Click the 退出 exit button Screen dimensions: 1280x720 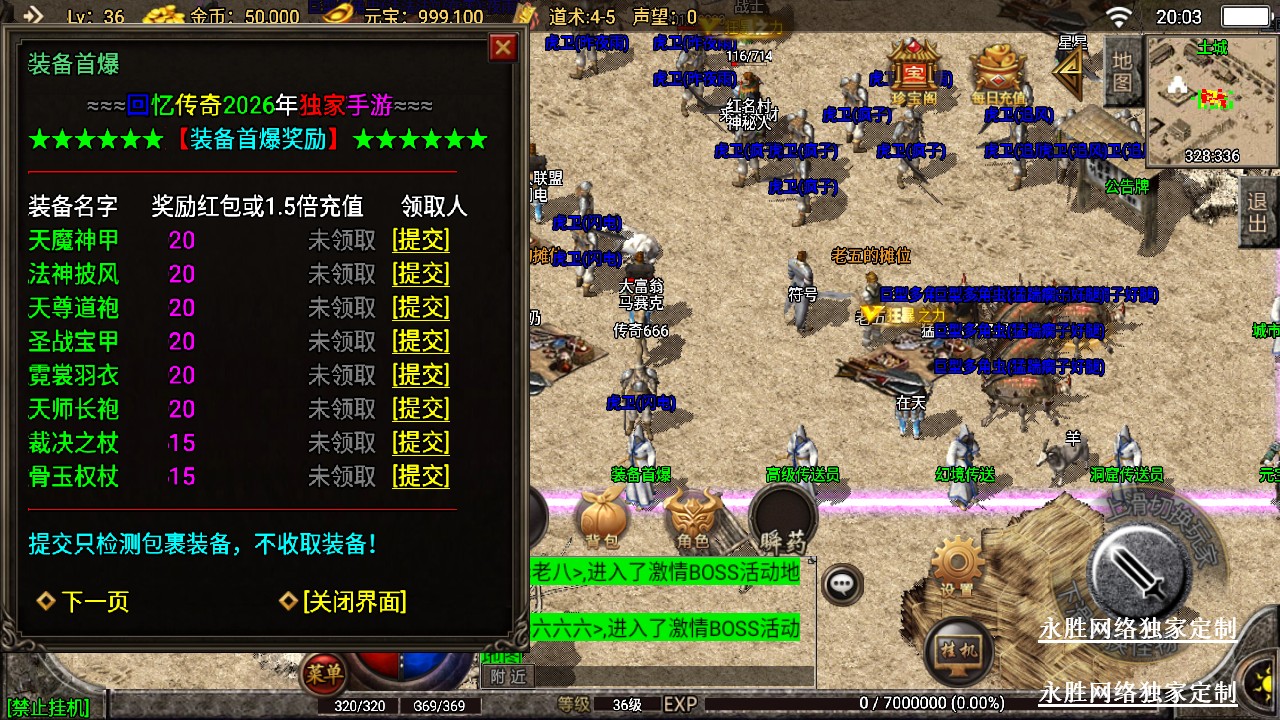click(x=1258, y=212)
